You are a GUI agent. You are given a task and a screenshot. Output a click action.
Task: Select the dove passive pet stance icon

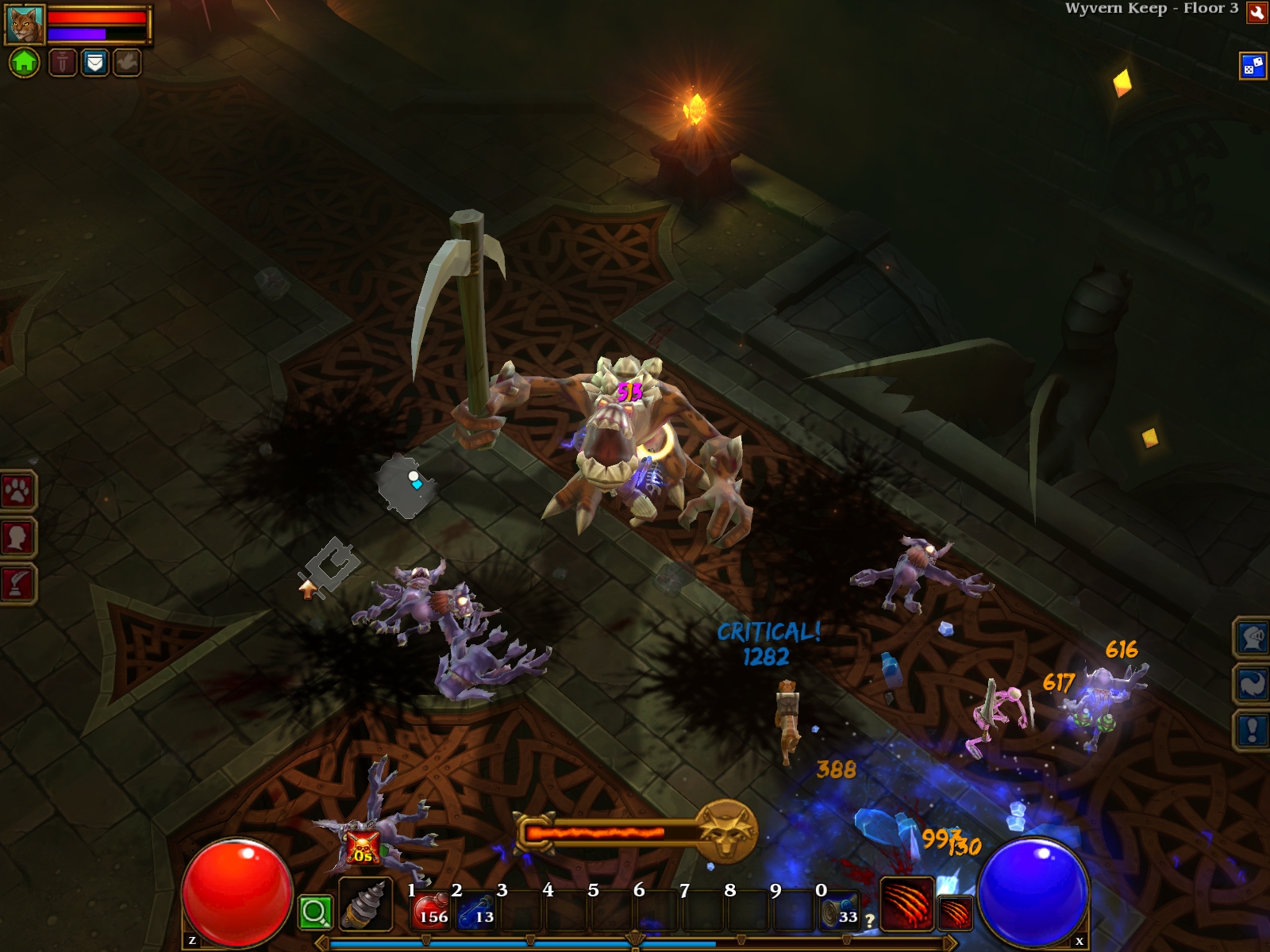pos(127,62)
